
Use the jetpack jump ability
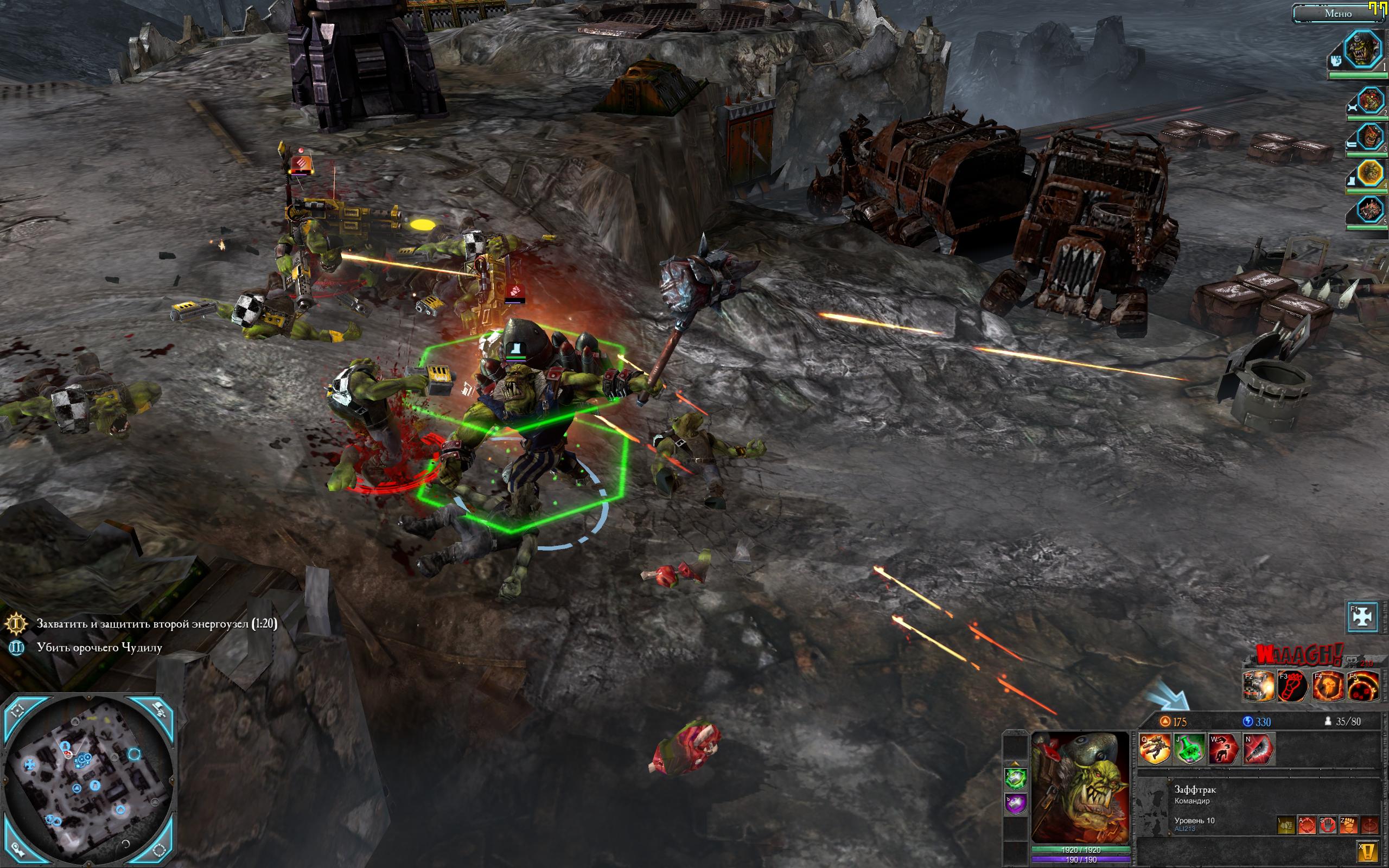pos(1154,749)
